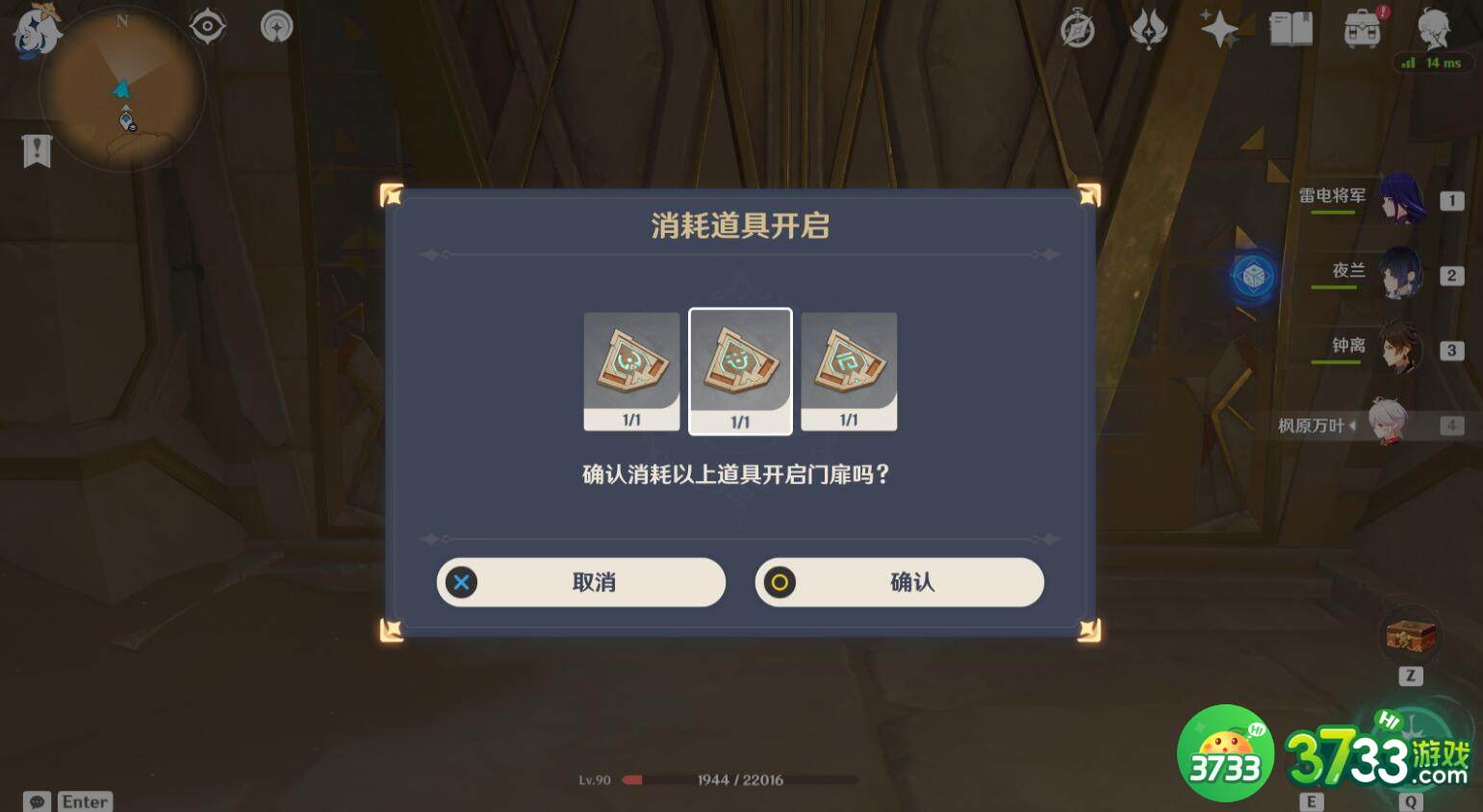Screen dimensions: 1483x812
Task: Click the HP bar showing 1944/22016
Action: pos(741,779)
